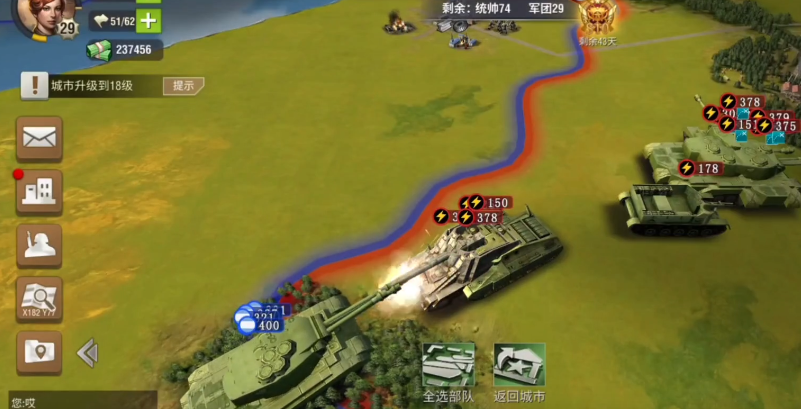Open the coordinate search magnifier
801x409 pixels.
click(x=39, y=299)
